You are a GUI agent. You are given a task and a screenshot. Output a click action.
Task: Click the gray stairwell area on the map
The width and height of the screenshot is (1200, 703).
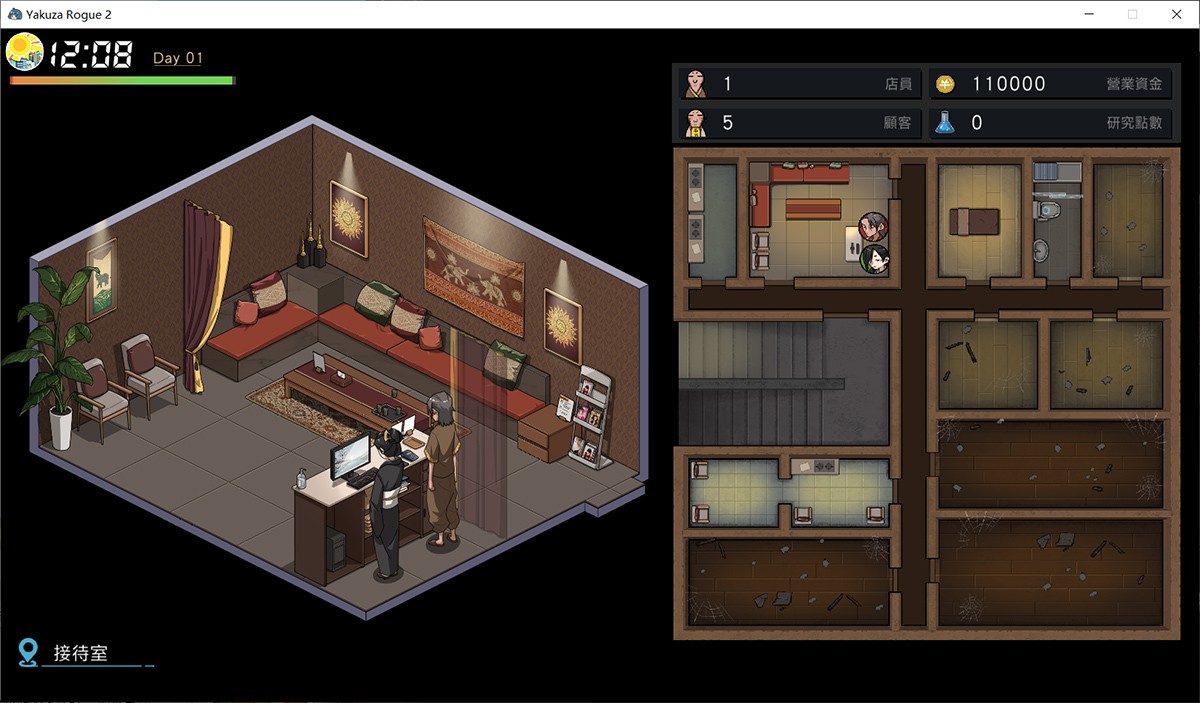pos(782,380)
